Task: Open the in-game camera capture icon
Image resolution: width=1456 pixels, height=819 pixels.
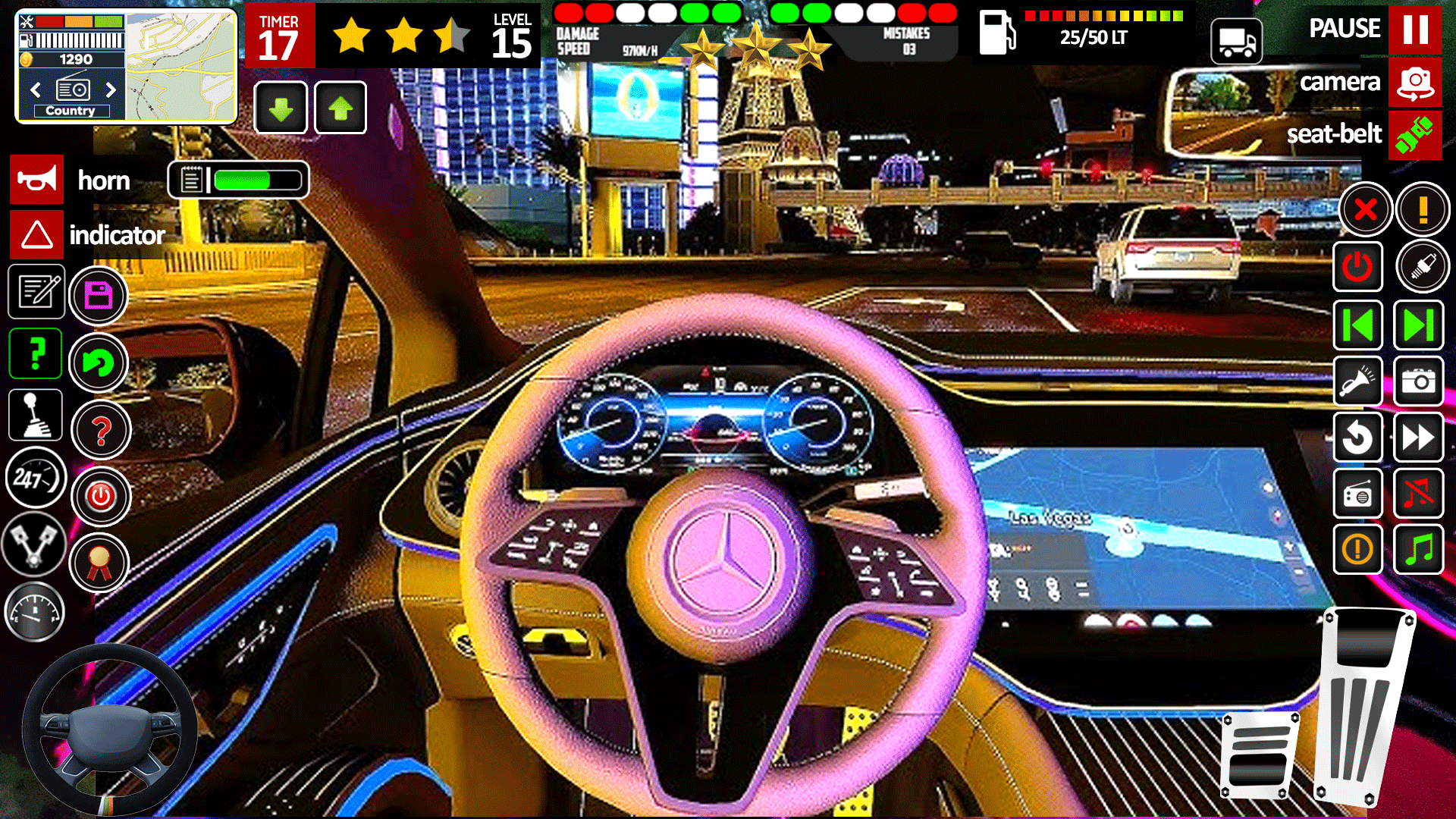Action: click(1420, 382)
